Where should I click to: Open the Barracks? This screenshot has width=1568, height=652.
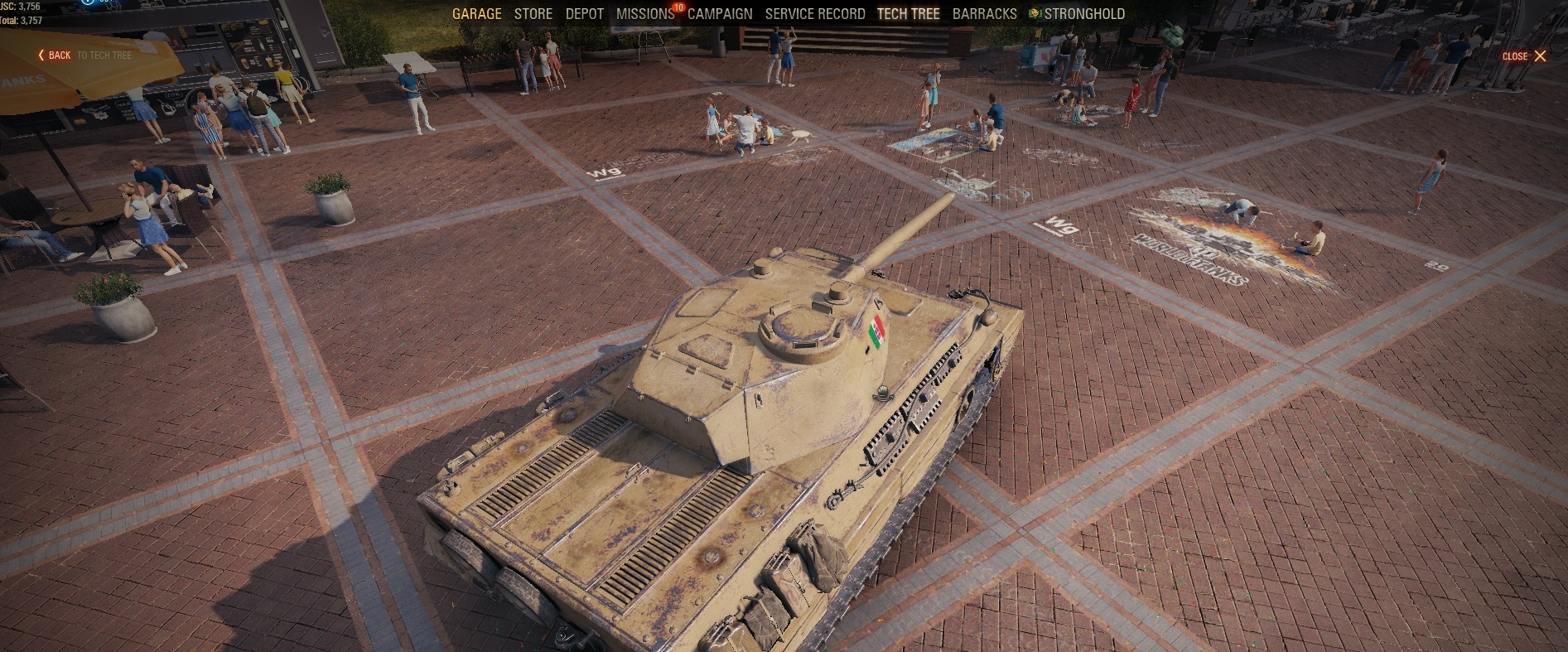coord(984,14)
